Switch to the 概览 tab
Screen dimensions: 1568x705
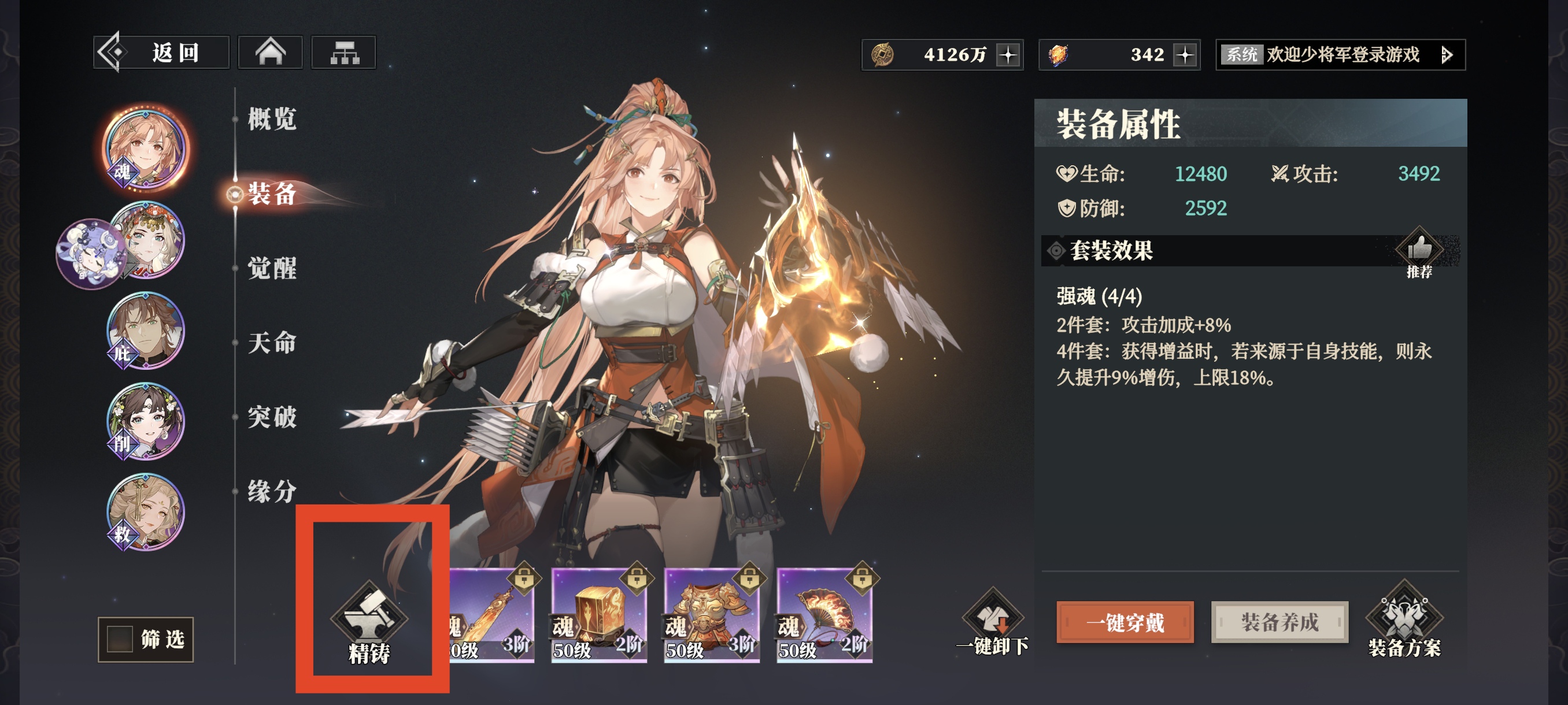[x=272, y=118]
